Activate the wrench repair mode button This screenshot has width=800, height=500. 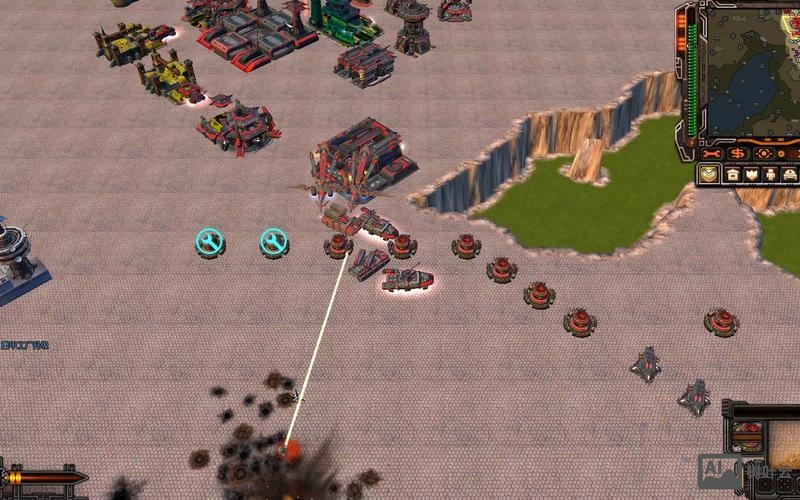coord(712,154)
